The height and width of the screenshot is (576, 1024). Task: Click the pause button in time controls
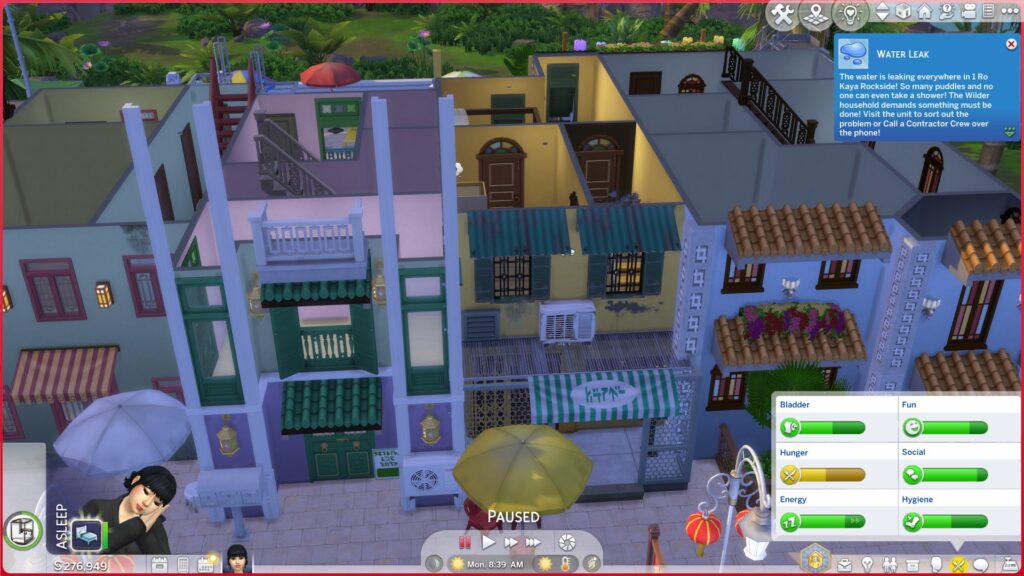(464, 542)
